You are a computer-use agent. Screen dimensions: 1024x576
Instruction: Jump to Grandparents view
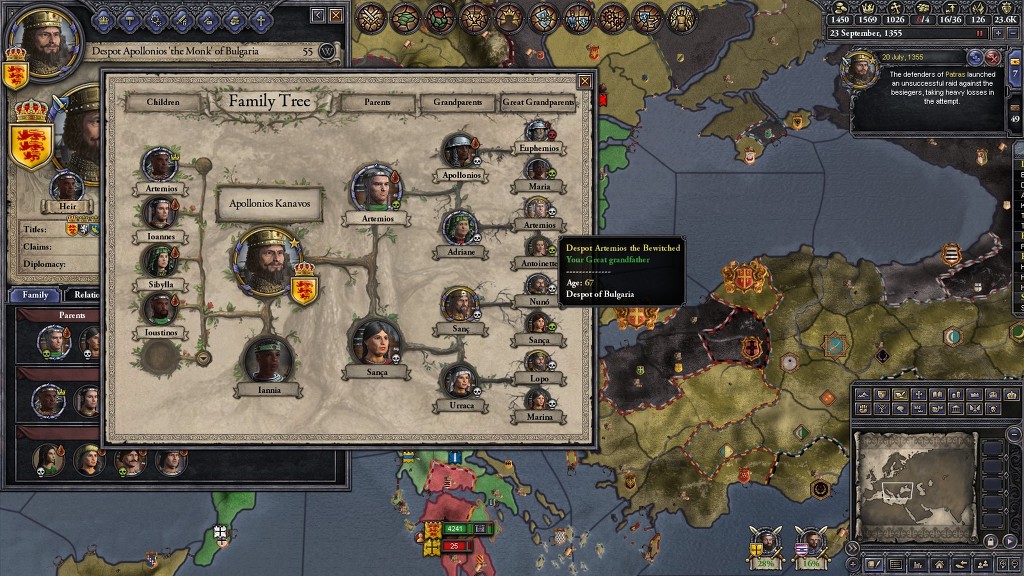click(x=458, y=102)
